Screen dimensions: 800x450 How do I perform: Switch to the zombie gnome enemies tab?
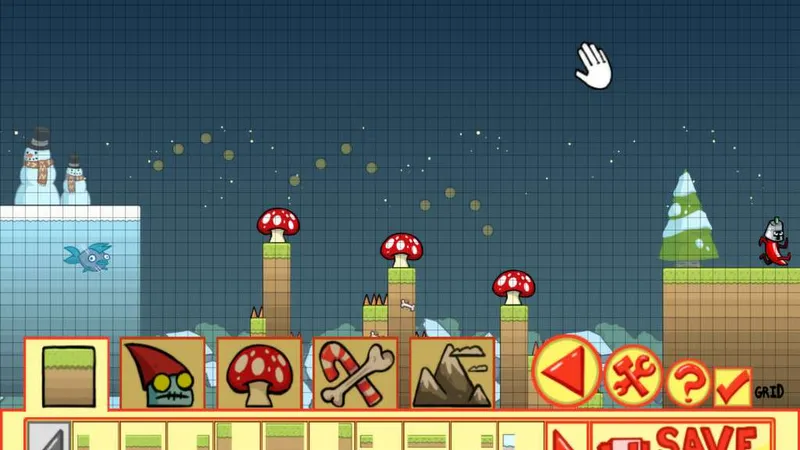163,373
